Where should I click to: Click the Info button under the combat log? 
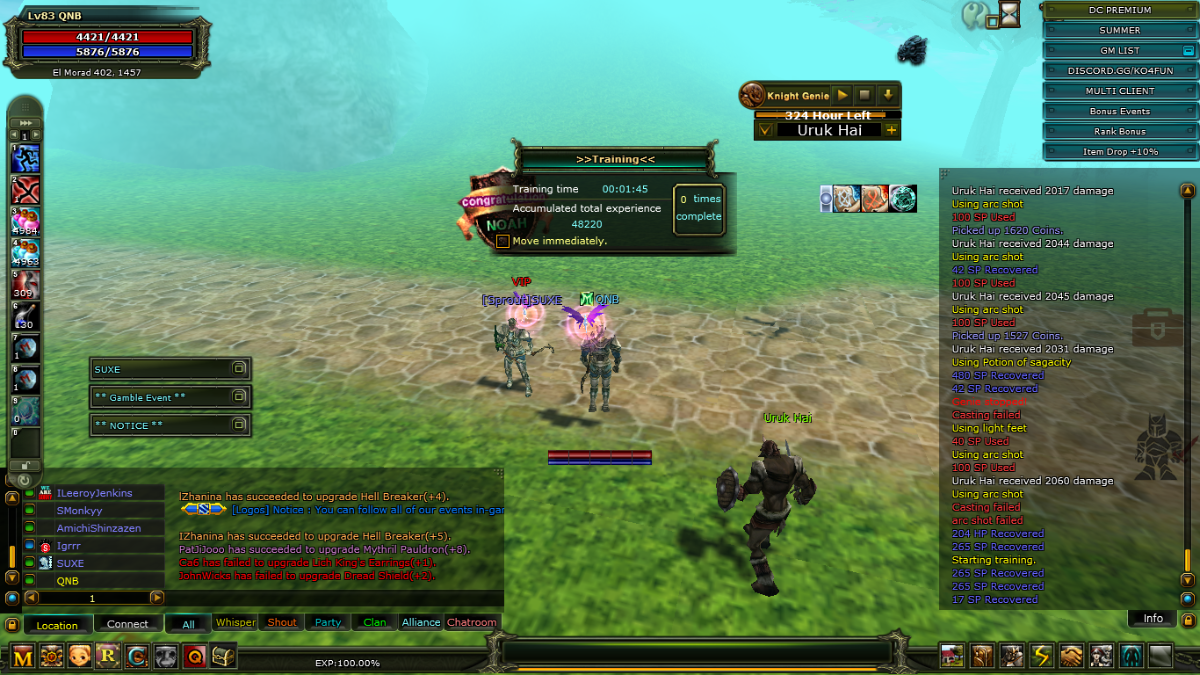(x=1153, y=618)
